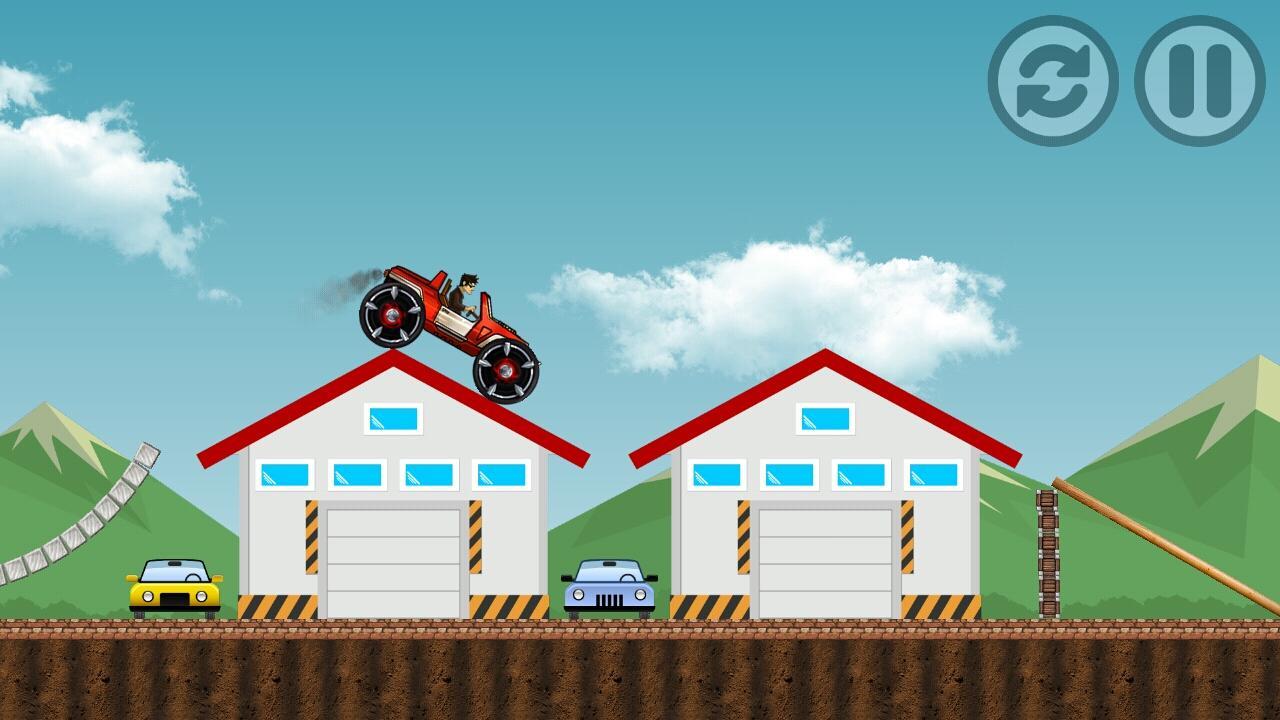The width and height of the screenshot is (1280, 720).
Task: Open the attic window on the left house
Action: click(393, 421)
